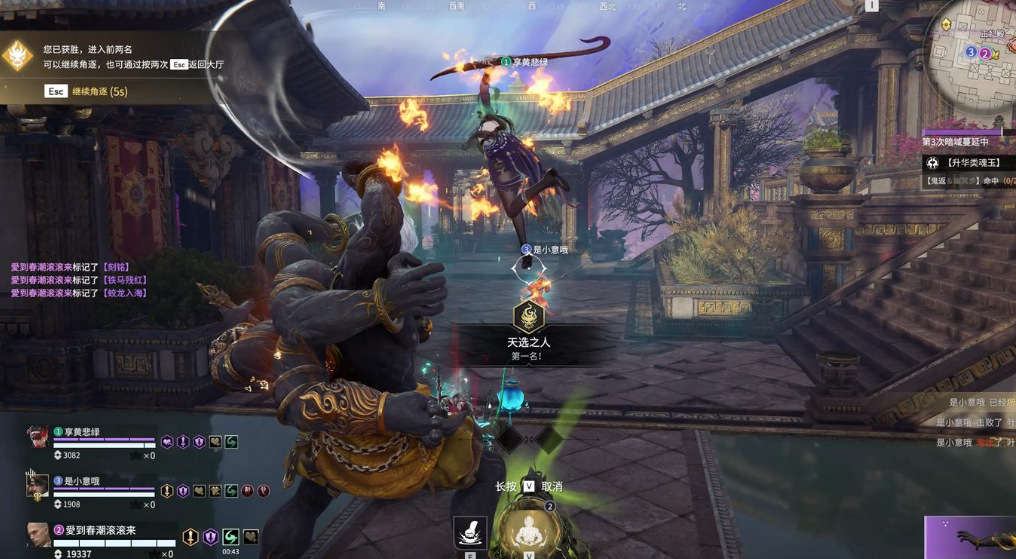This screenshot has height=559, width=1016.
Task: Click the 天选之人 first-place badge
Action: (x=528, y=318)
